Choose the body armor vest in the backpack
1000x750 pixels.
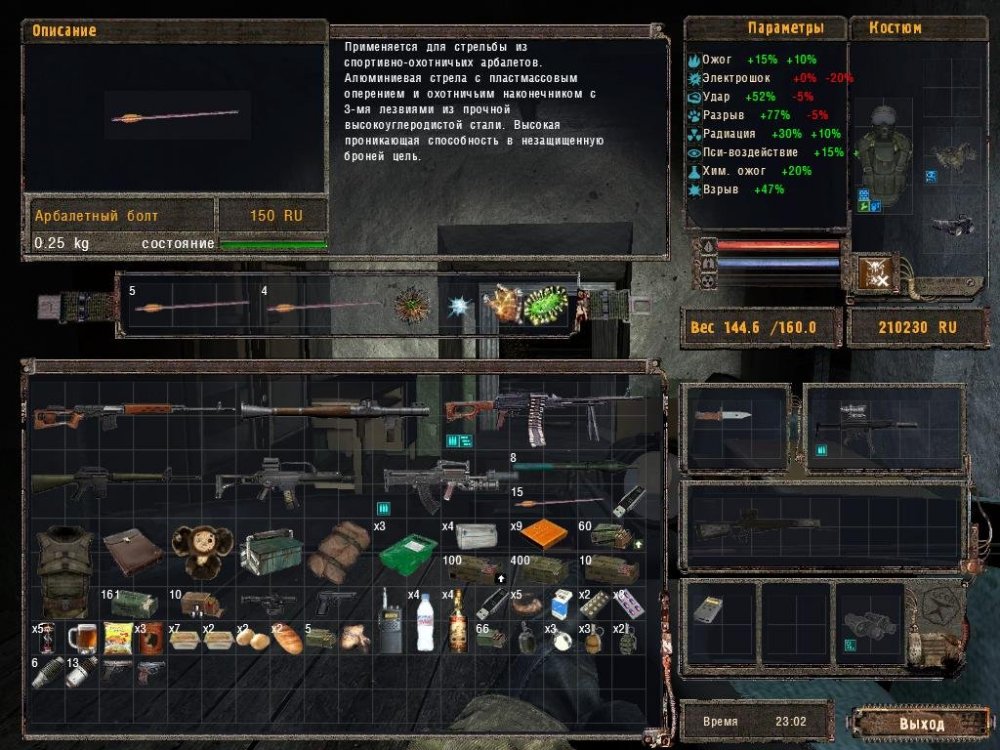pos(65,567)
